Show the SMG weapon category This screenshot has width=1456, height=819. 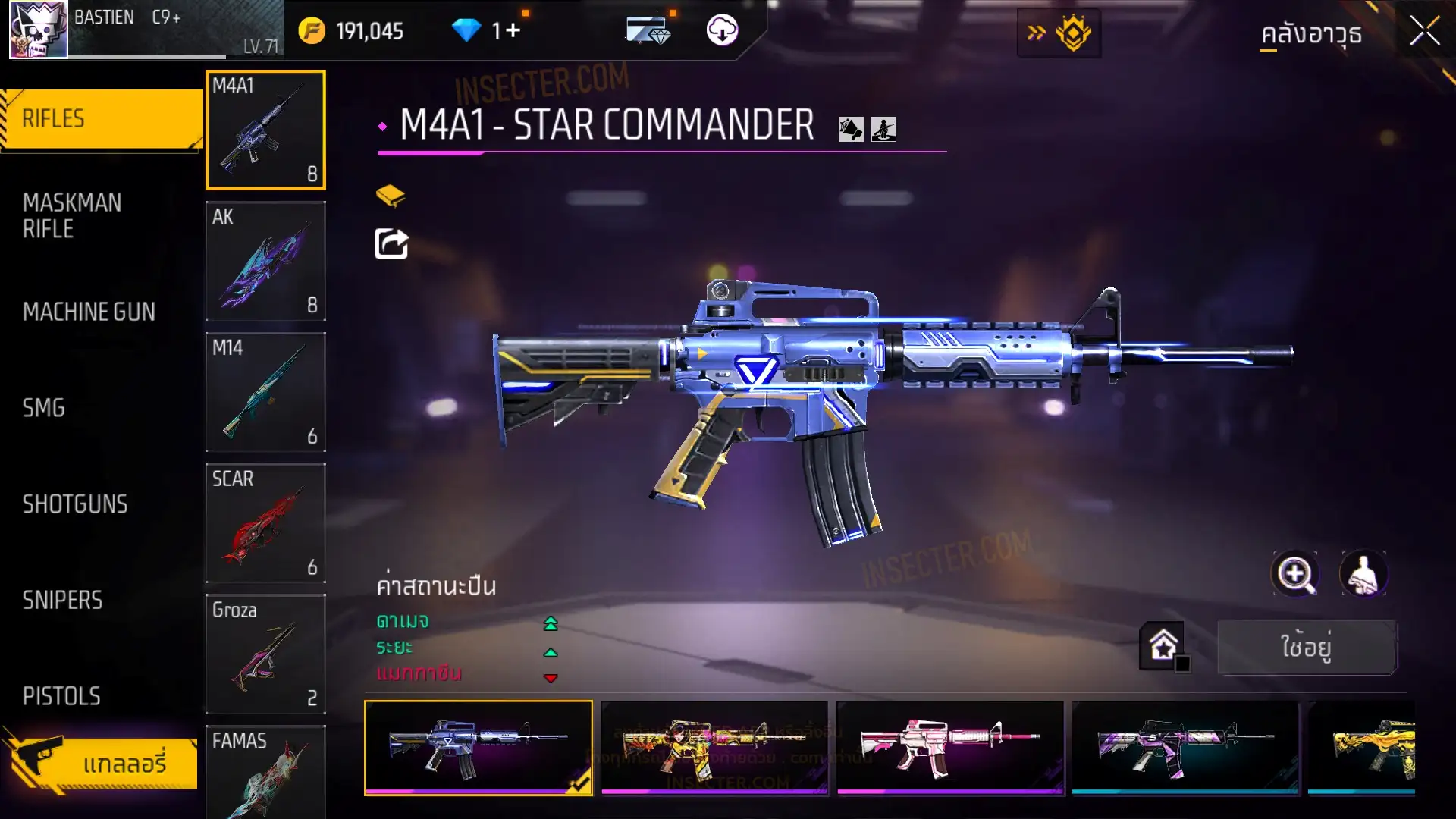click(44, 408)
